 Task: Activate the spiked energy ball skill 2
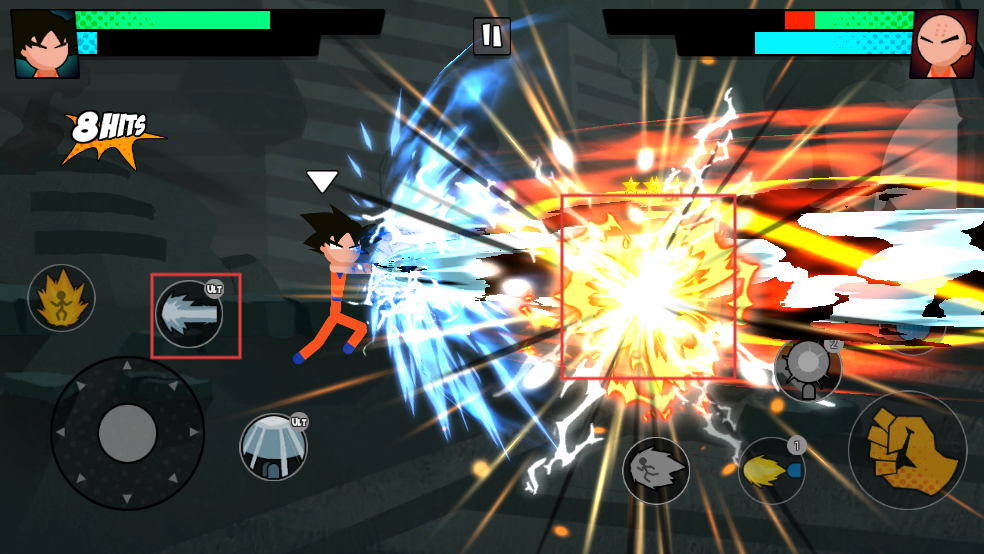807,369
